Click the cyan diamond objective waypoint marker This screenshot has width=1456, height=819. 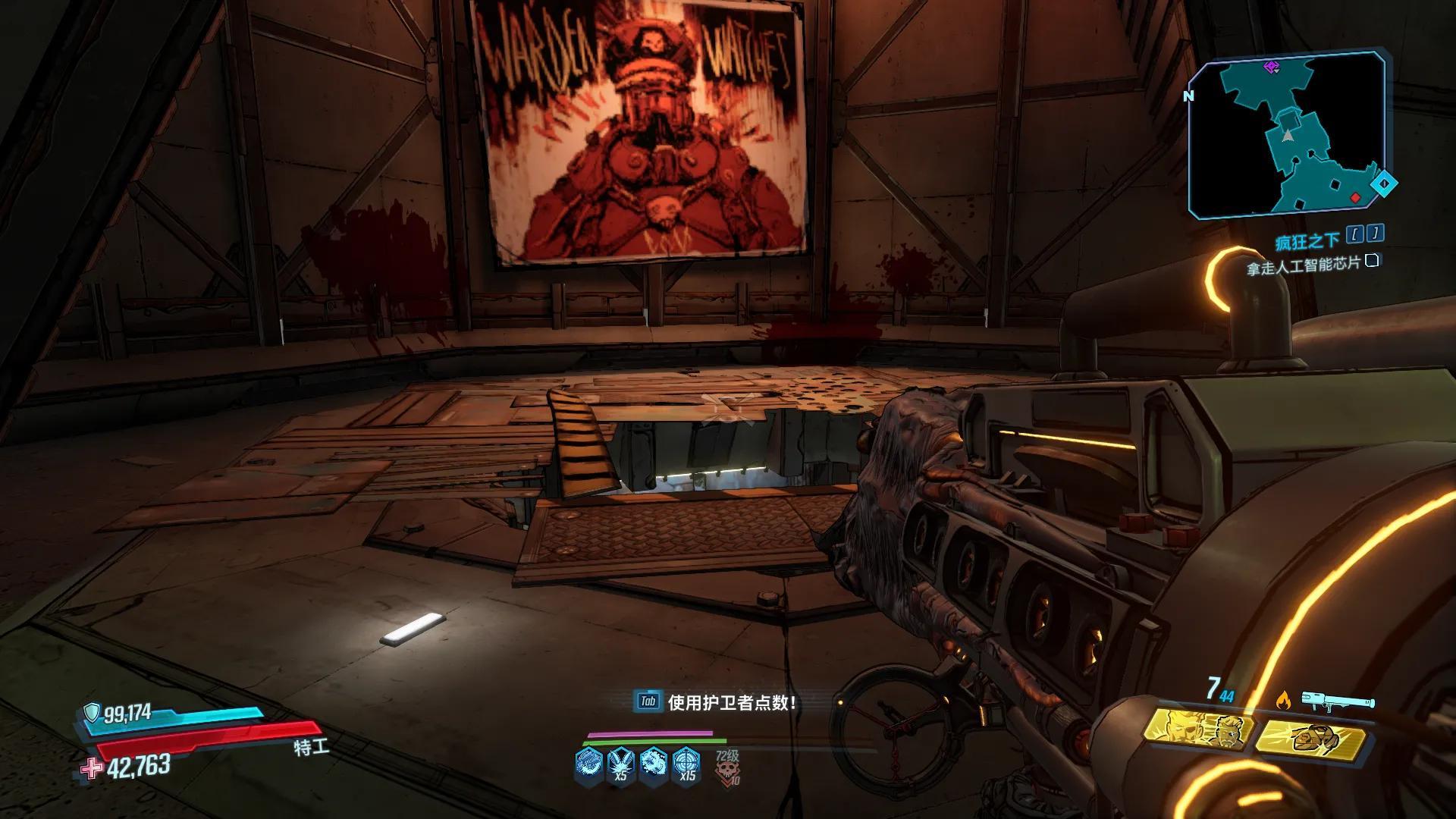click(x=1383, y=184)
